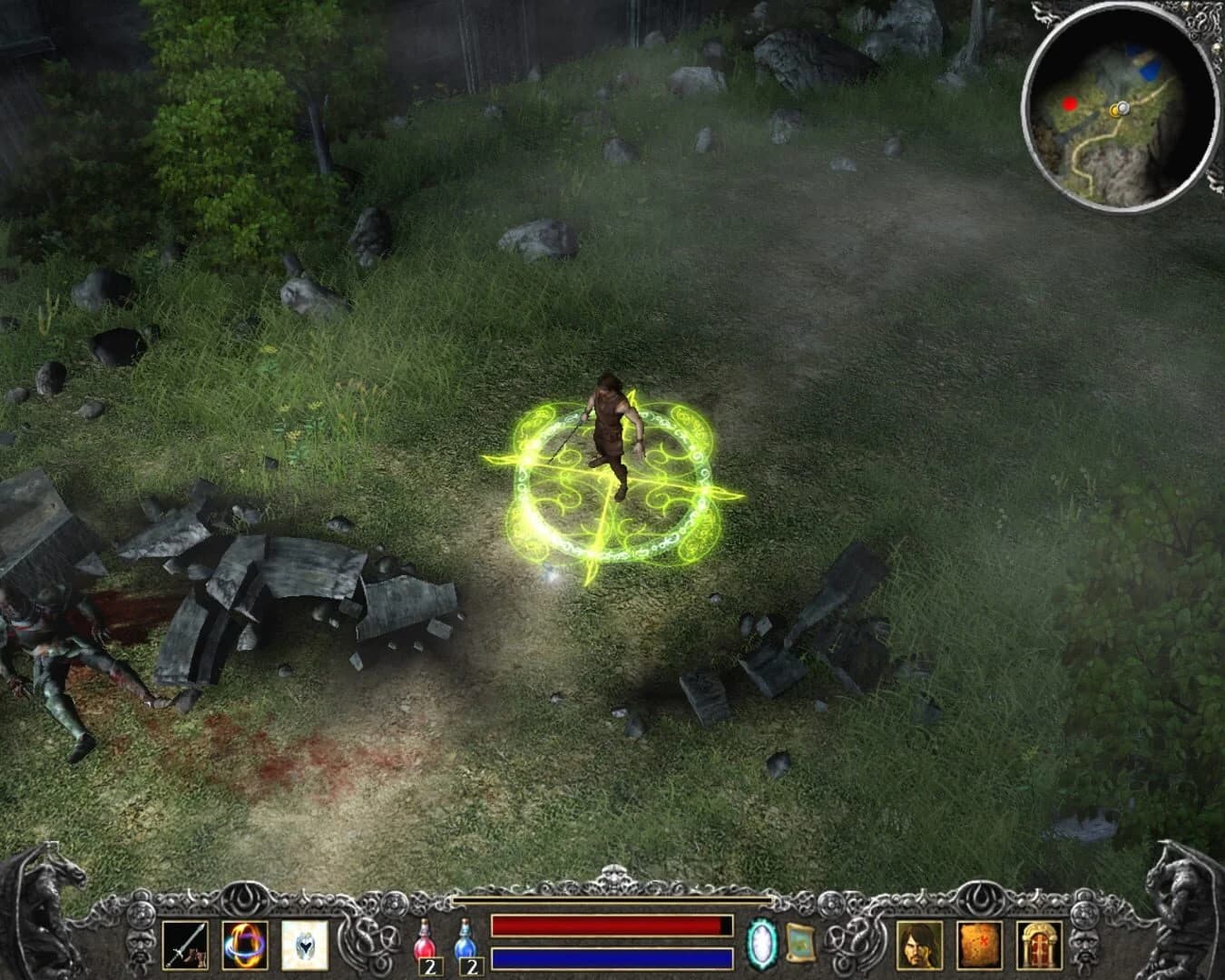Image resolution: width=1225 pixels, height=980 pixels.
Task: Click the mana potion count label showing 2
Action: [472, 967]
